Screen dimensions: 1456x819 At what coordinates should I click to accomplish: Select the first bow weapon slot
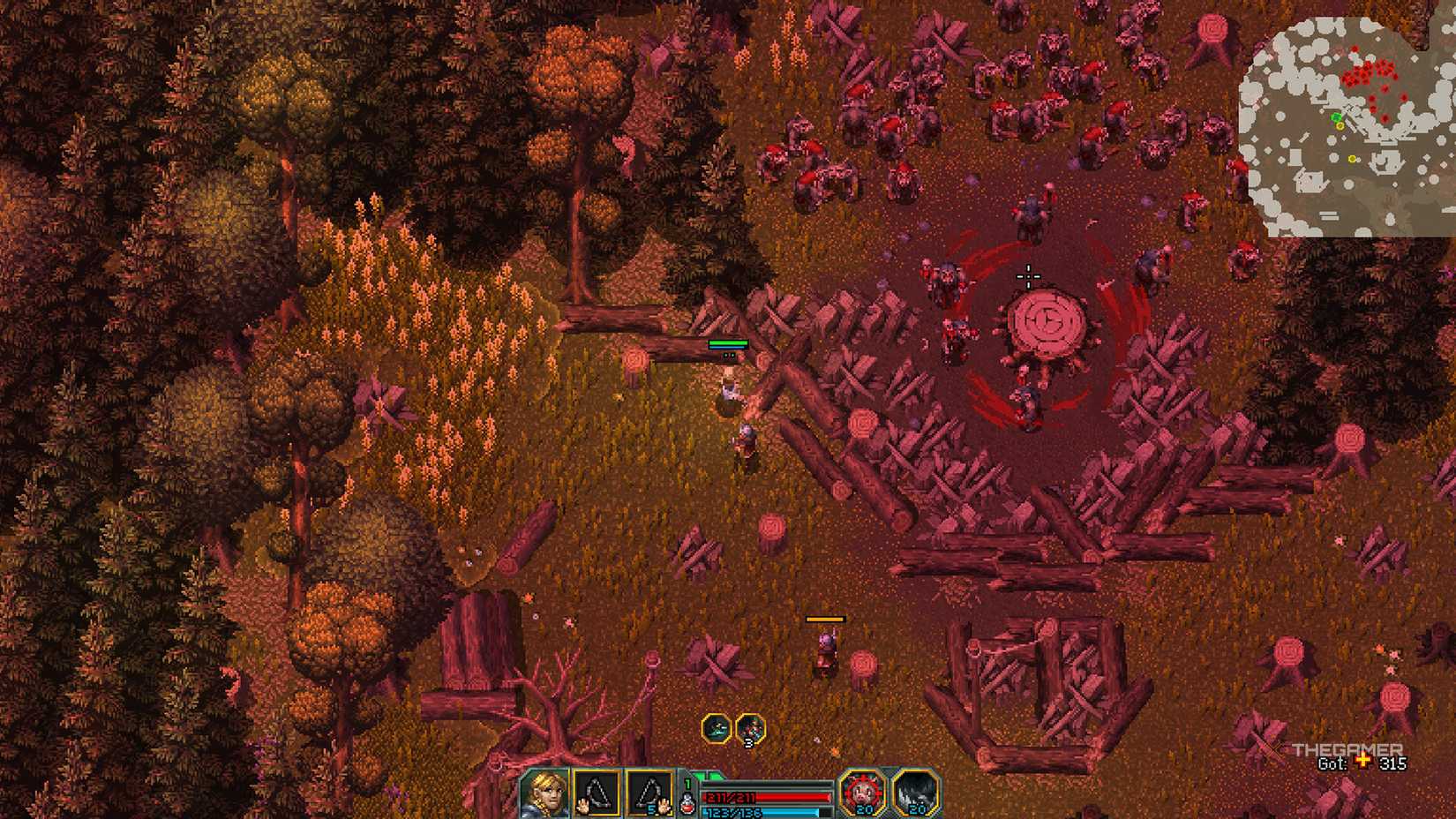[x=597, y=792]
